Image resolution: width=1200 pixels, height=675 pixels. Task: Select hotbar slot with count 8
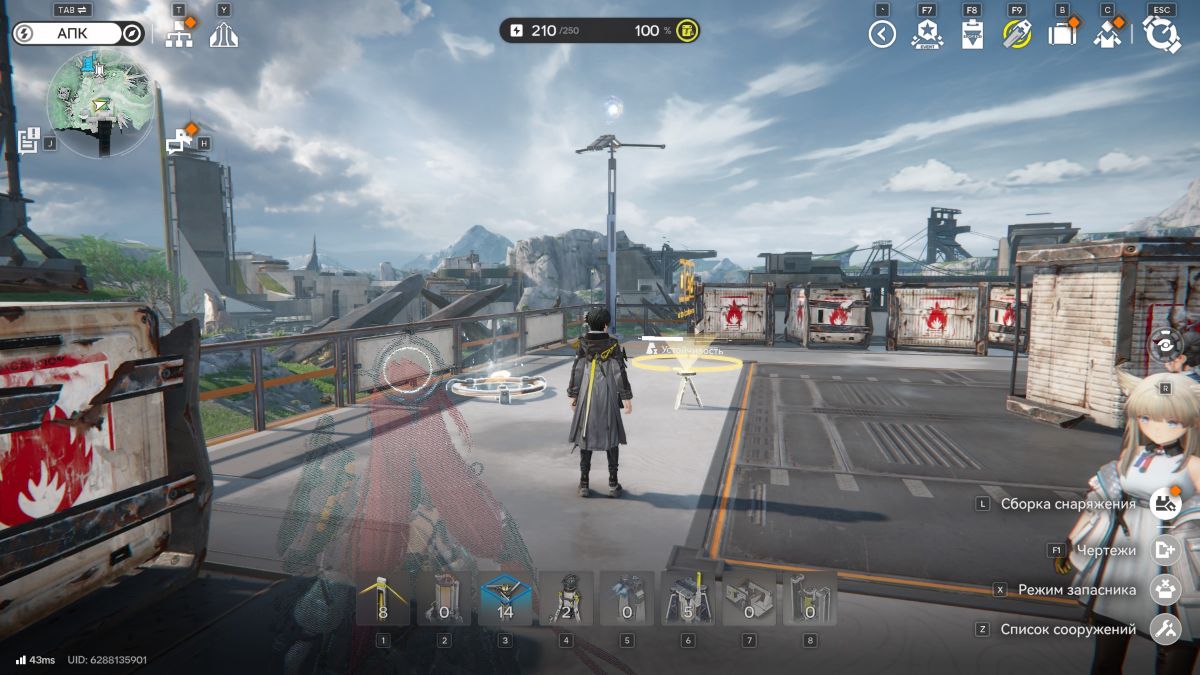(x=383, y=598)
